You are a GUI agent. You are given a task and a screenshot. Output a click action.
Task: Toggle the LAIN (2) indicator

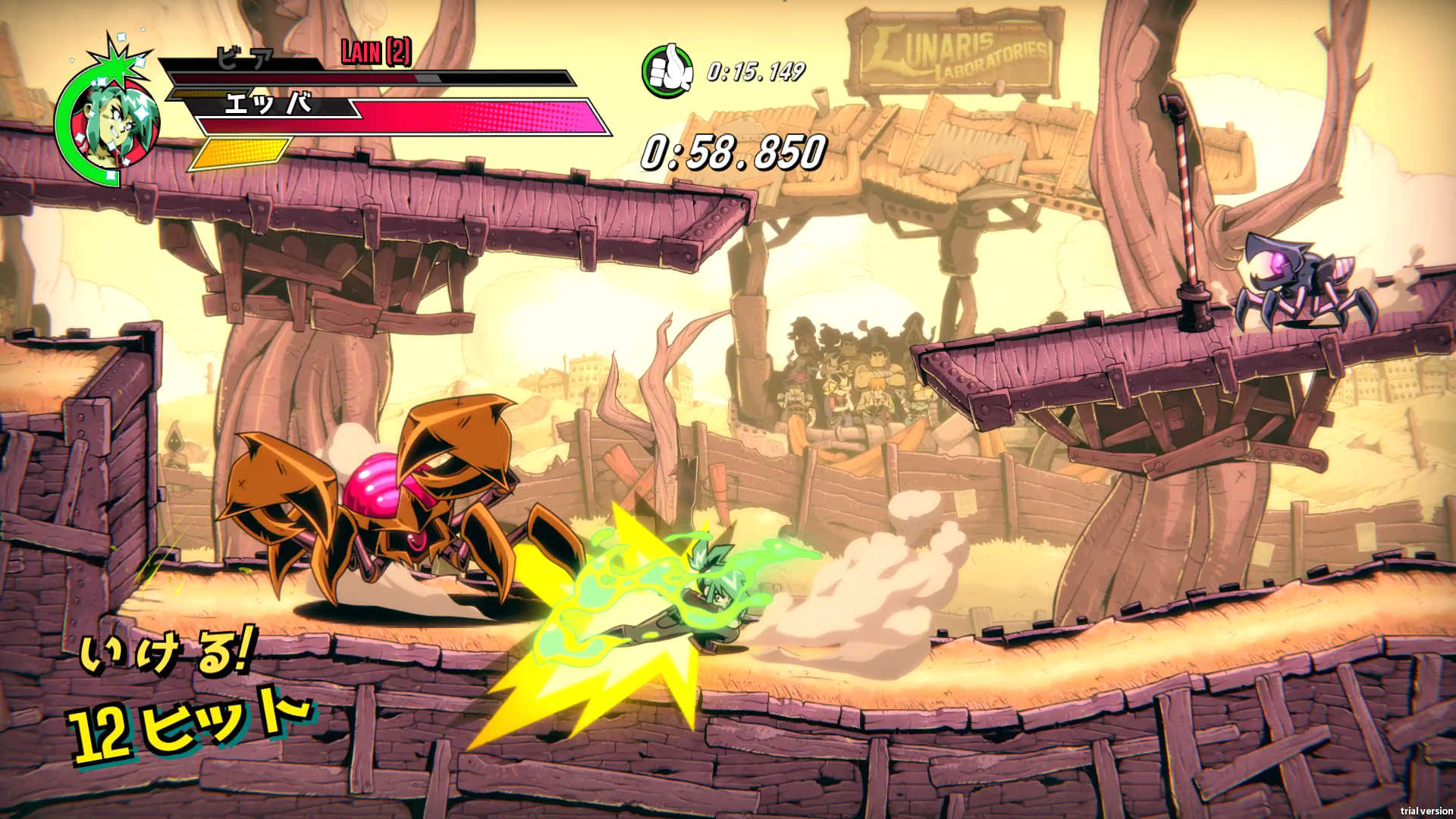[376, 55]
